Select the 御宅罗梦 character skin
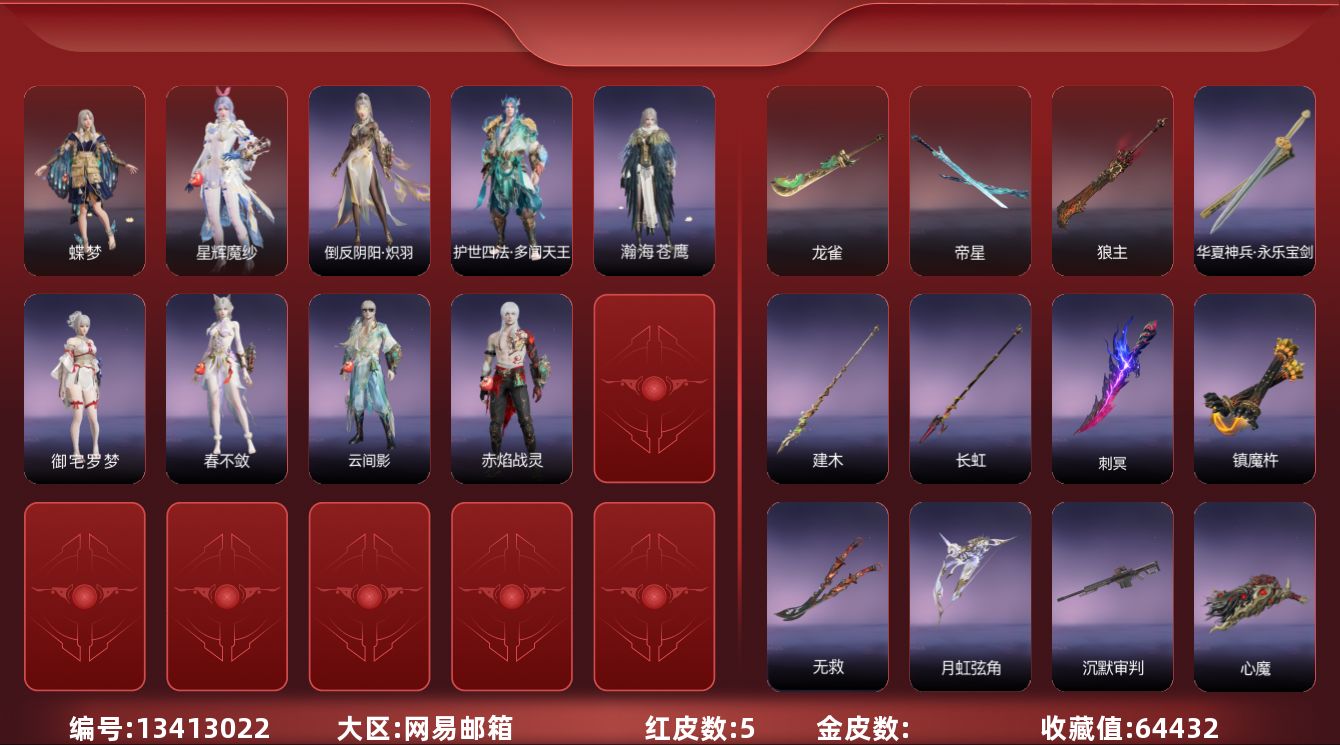Image resolution: width=1340 pixels, height=745 pixels. (85, 388)
